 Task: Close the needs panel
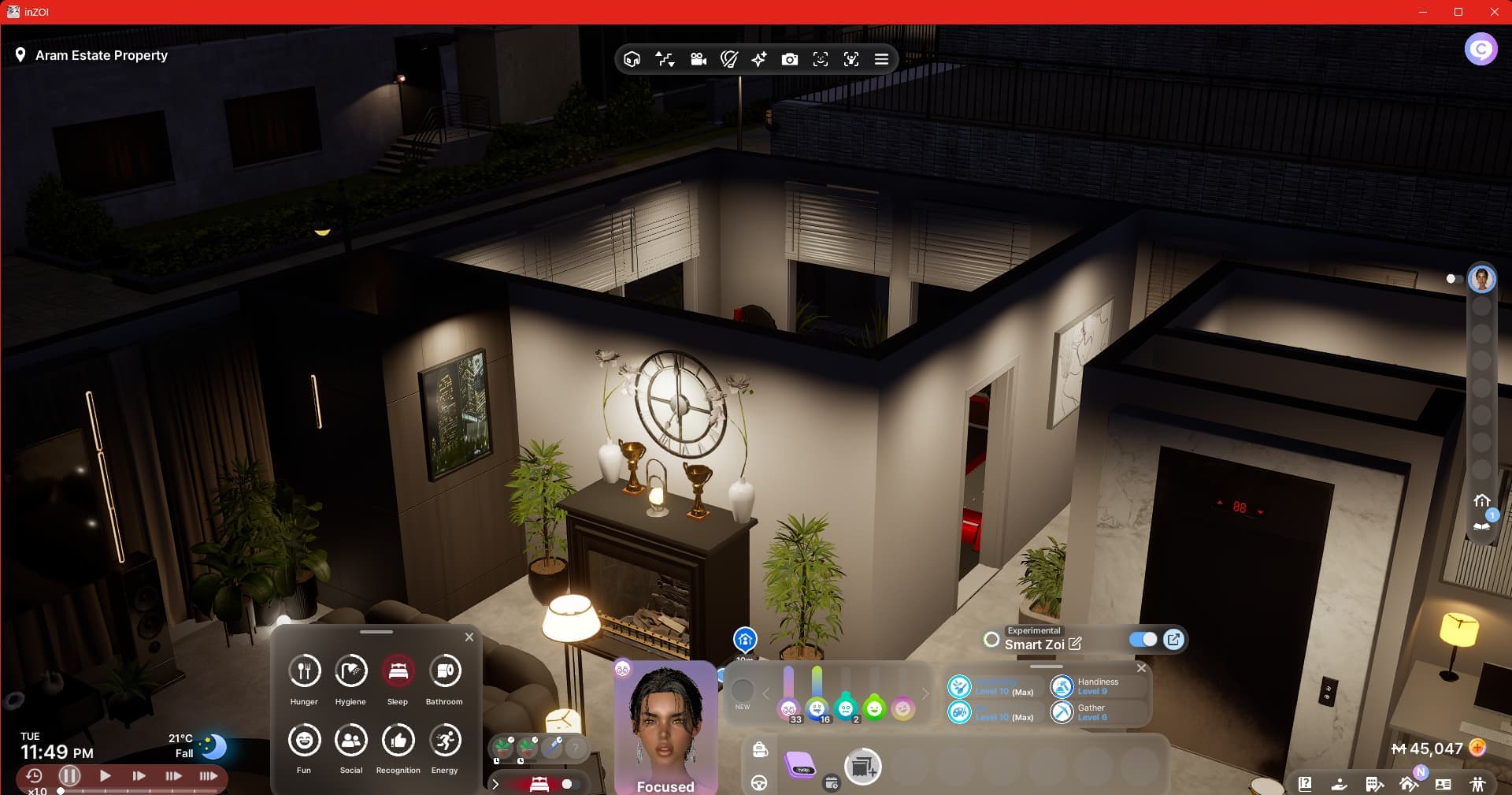469,637
